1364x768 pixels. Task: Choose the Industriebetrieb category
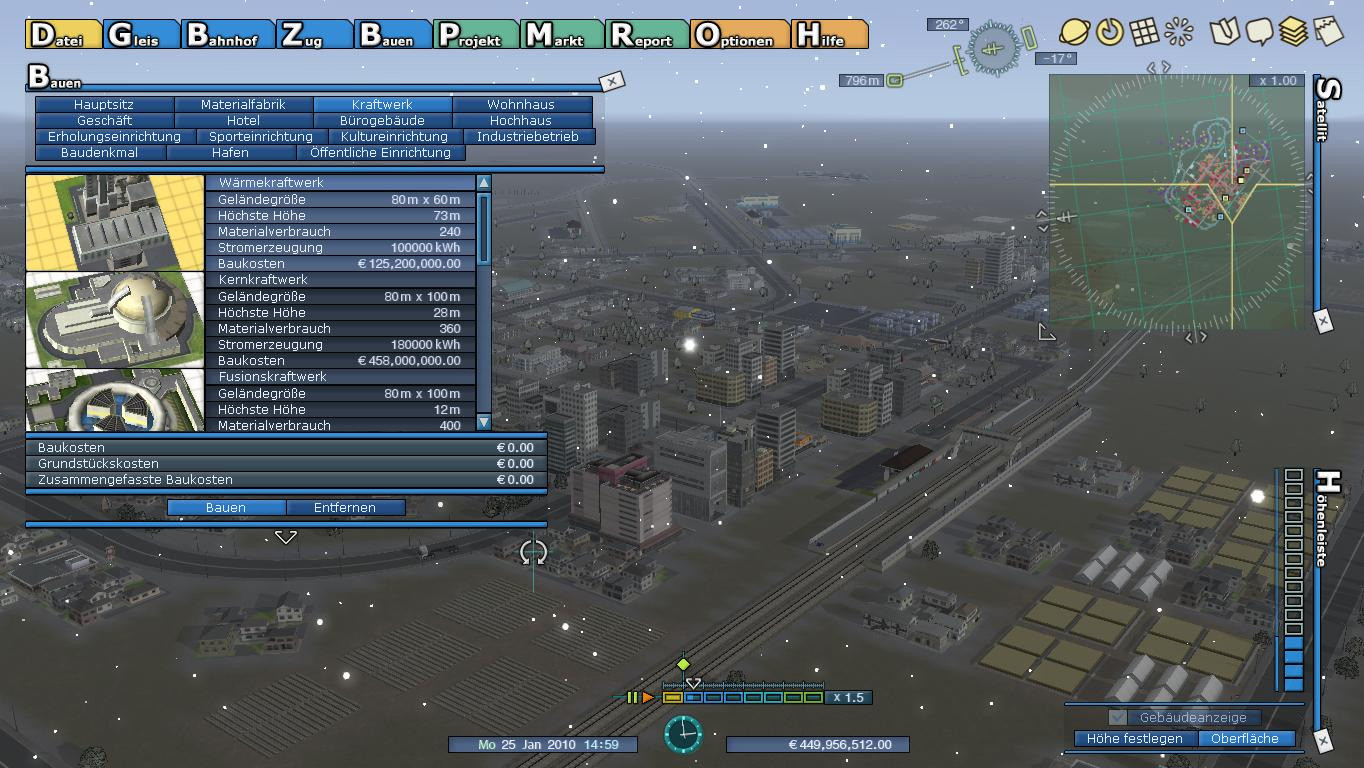[527, 136]
